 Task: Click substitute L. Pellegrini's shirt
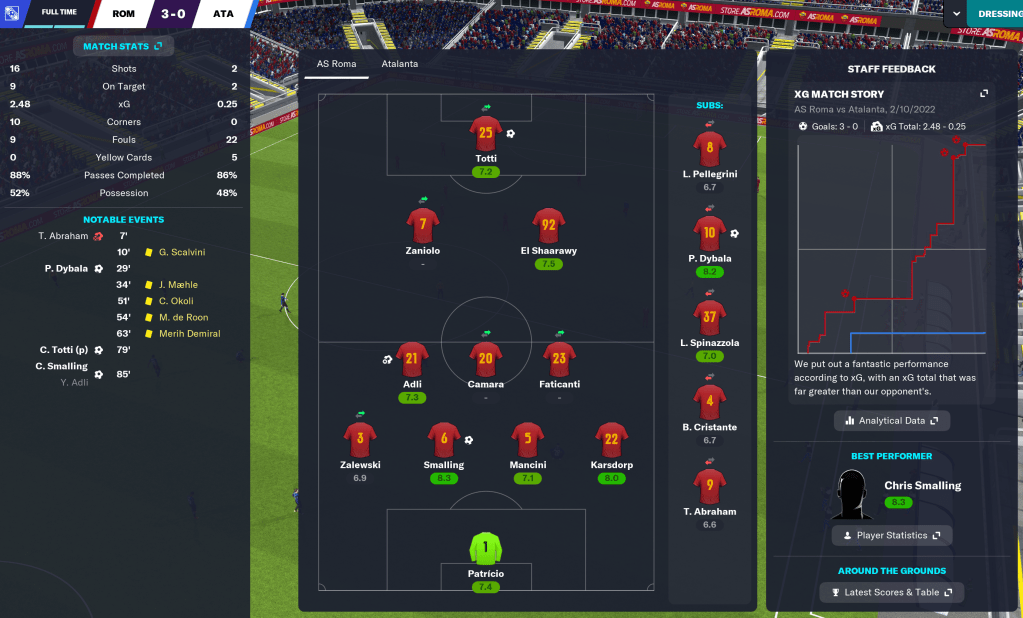pos(709,150)
